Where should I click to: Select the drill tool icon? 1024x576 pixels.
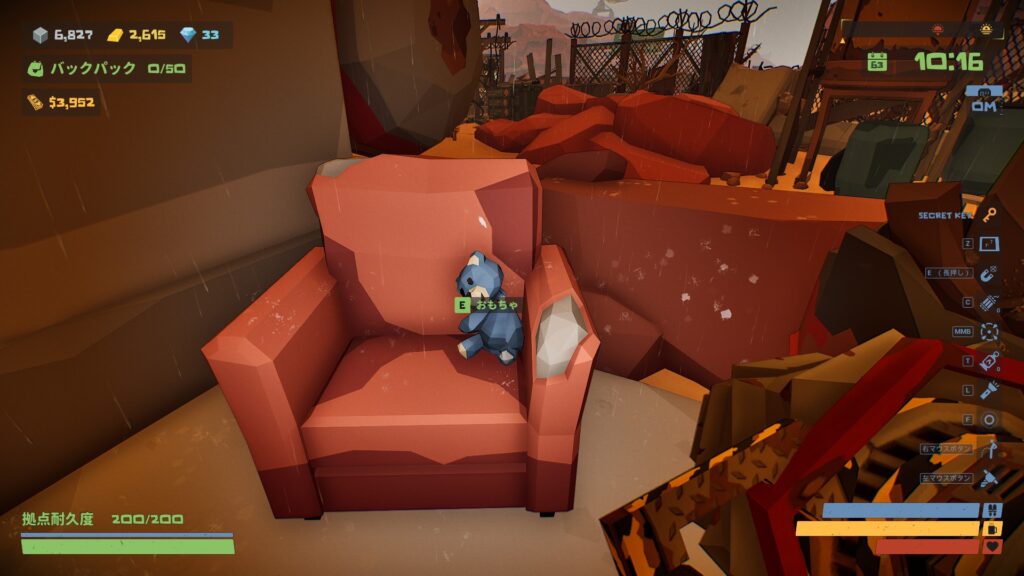tap(989, 478)
